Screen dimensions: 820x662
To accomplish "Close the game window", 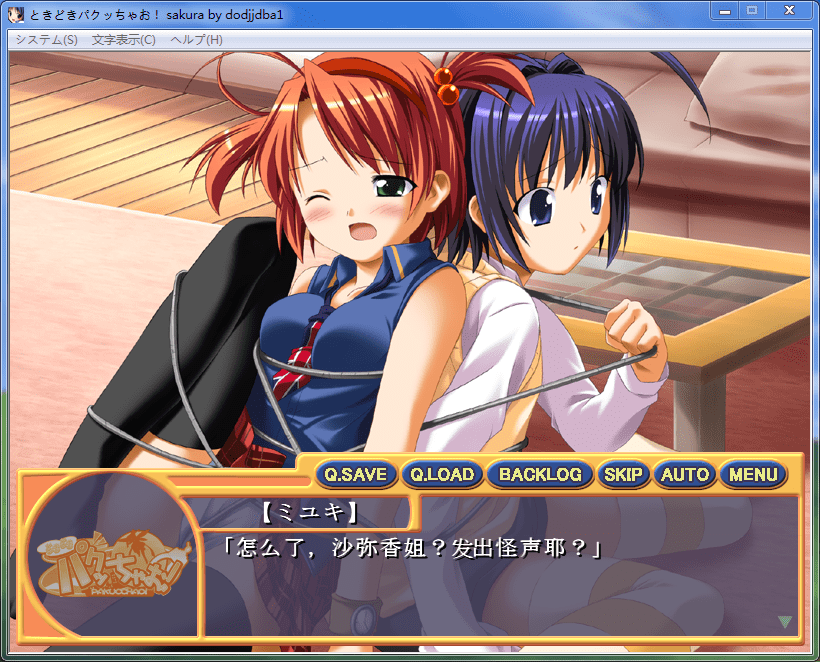I will point(789,10).
